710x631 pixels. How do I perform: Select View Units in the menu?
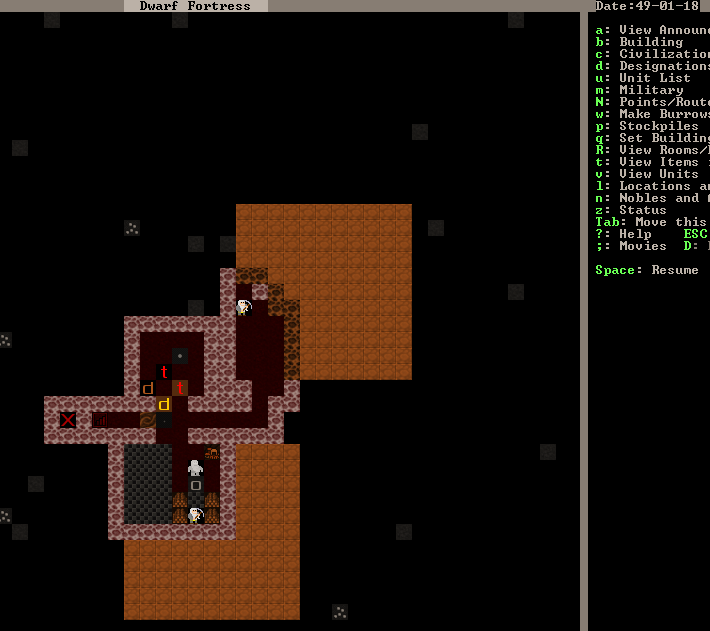pyautogui.click(x=651, y=174)
